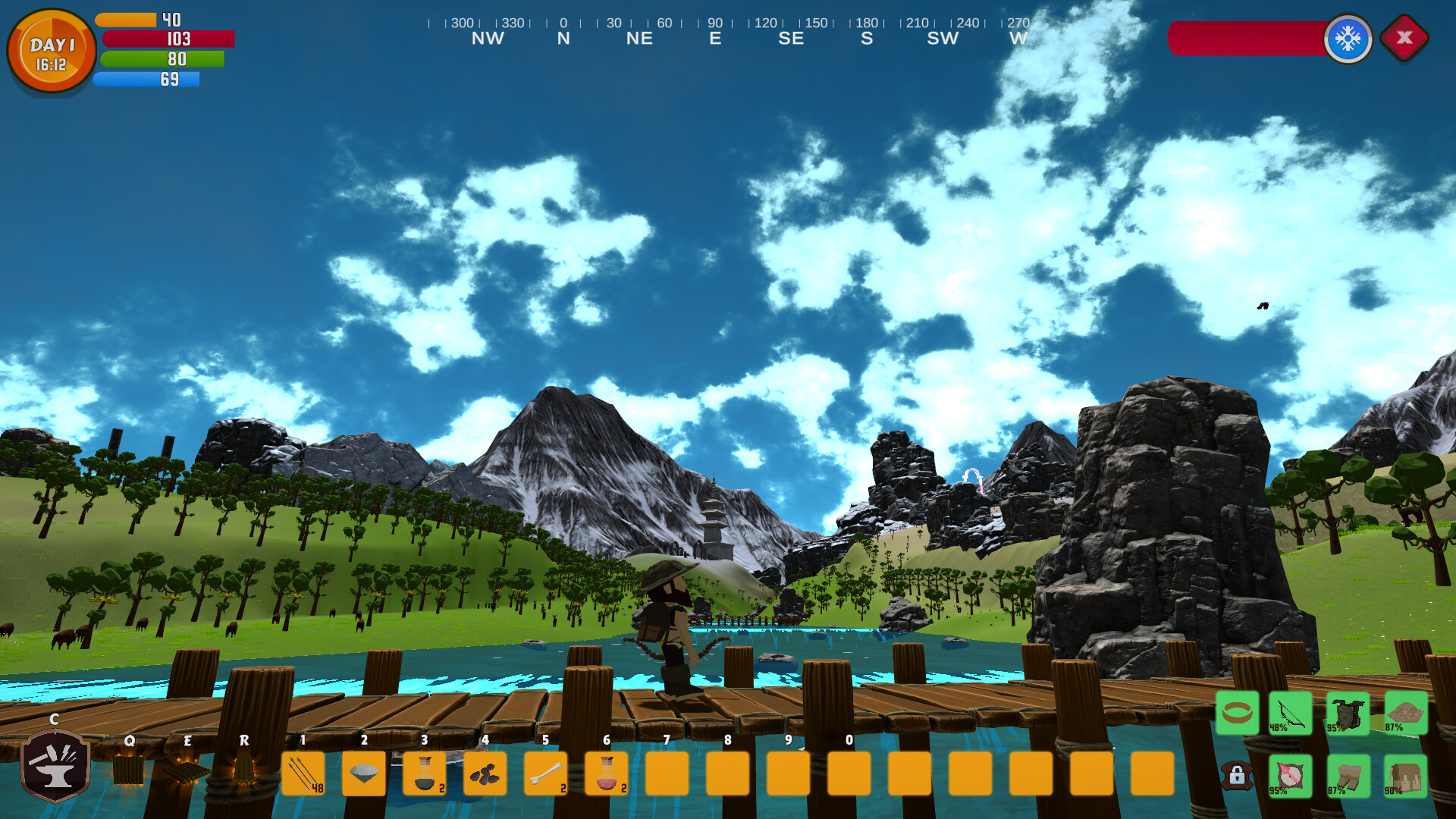Screen dimensions: 1456x819
Task: Select the arrows in hotbar slot 1
Action: (x=303, y=773)
